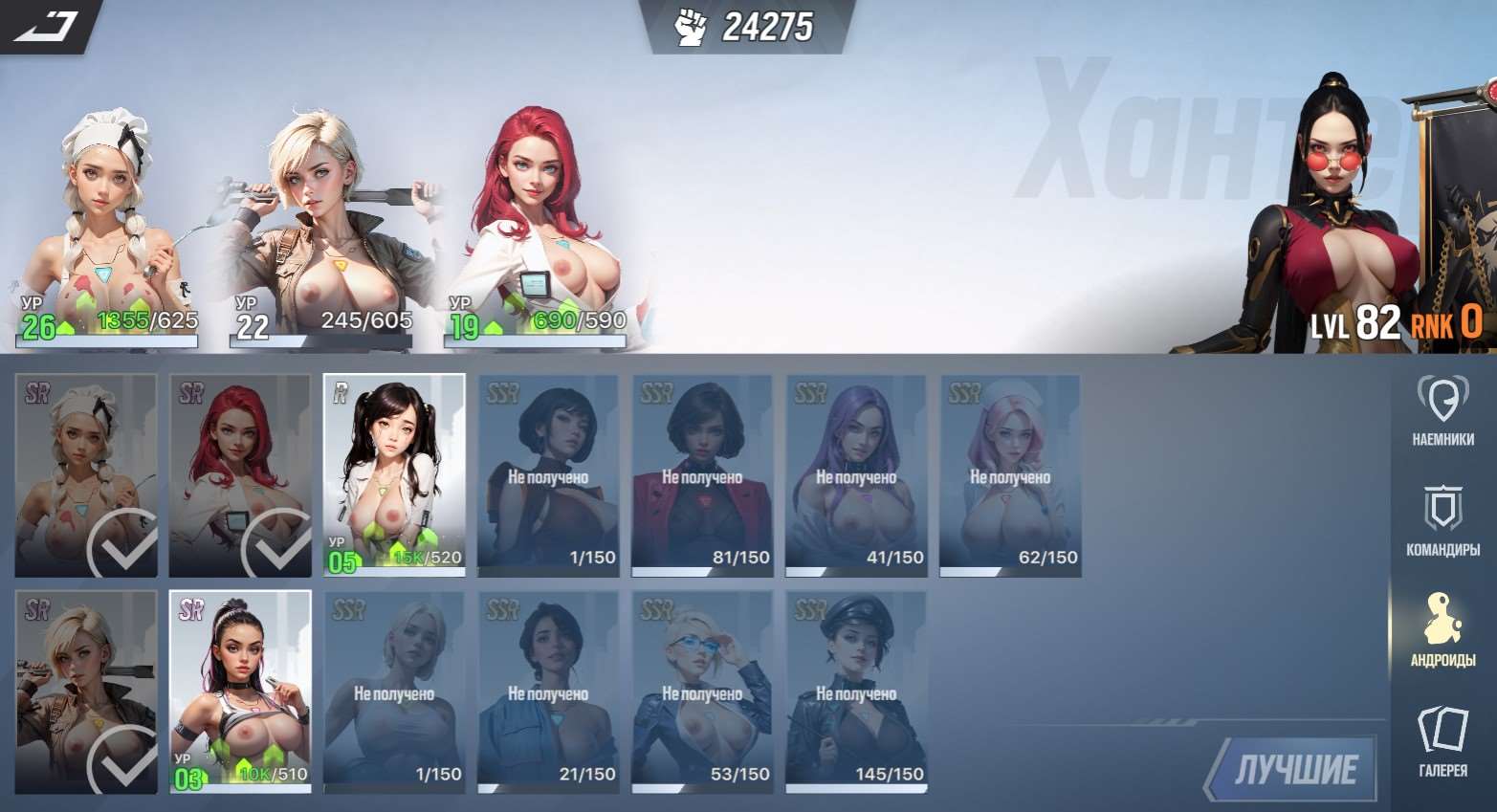Select the locked SSR card showing 145/150
Screen dimensions: 1497x812
[856, 691]
